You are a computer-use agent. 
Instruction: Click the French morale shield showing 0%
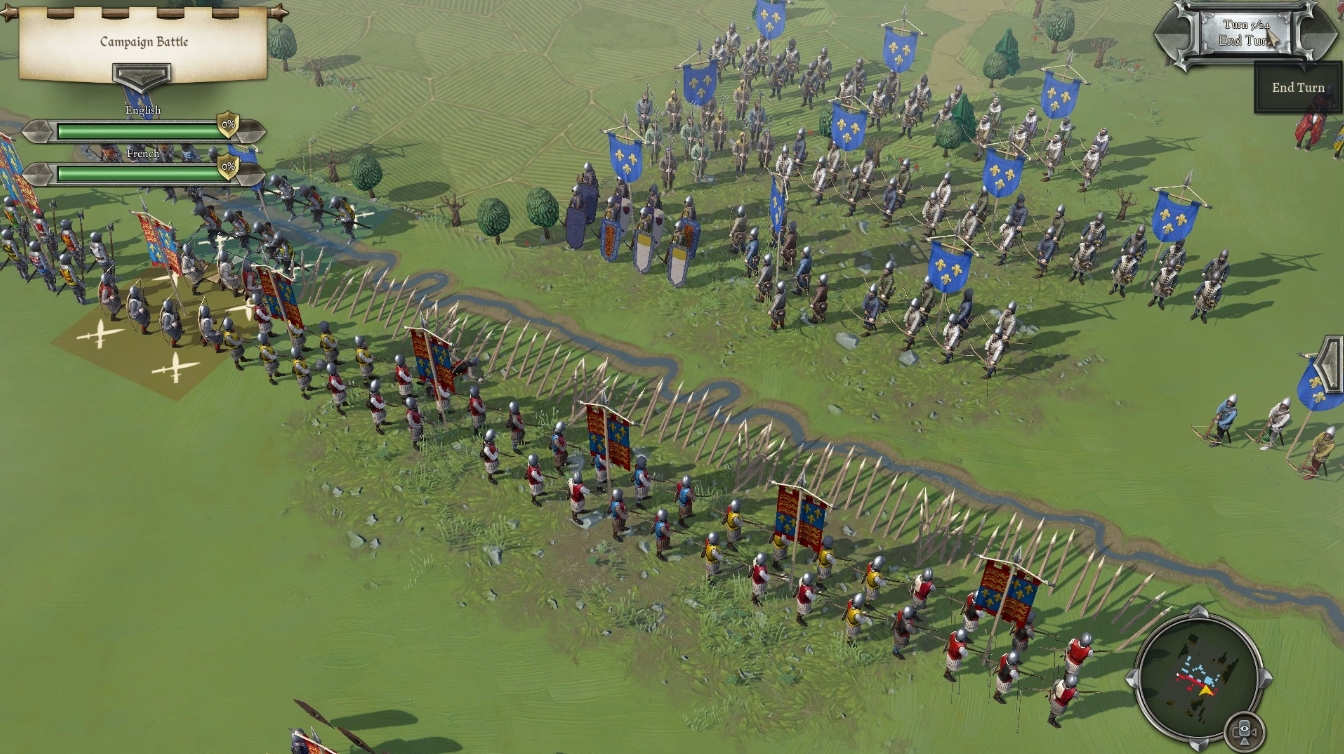(x=228, y=165)
